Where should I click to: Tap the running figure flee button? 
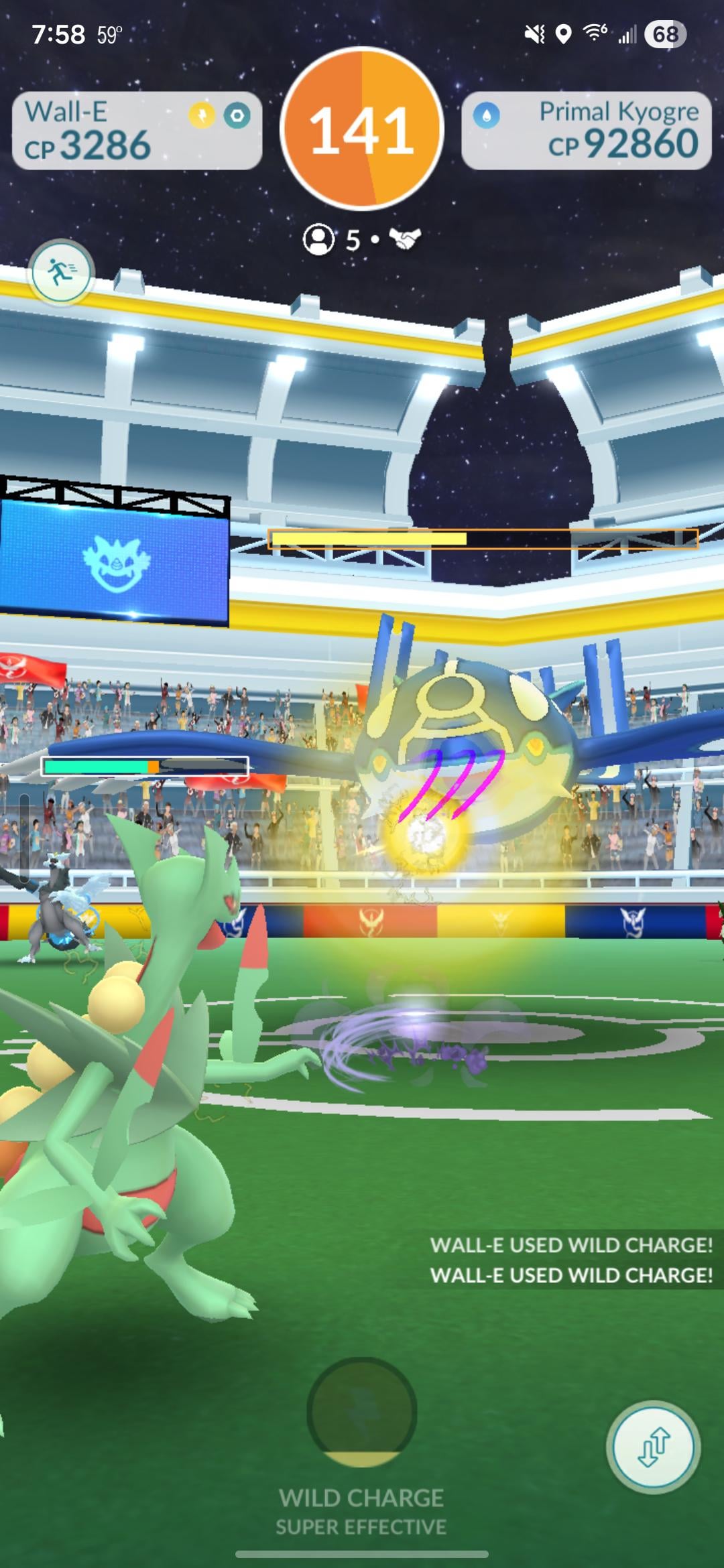[62, 273]
